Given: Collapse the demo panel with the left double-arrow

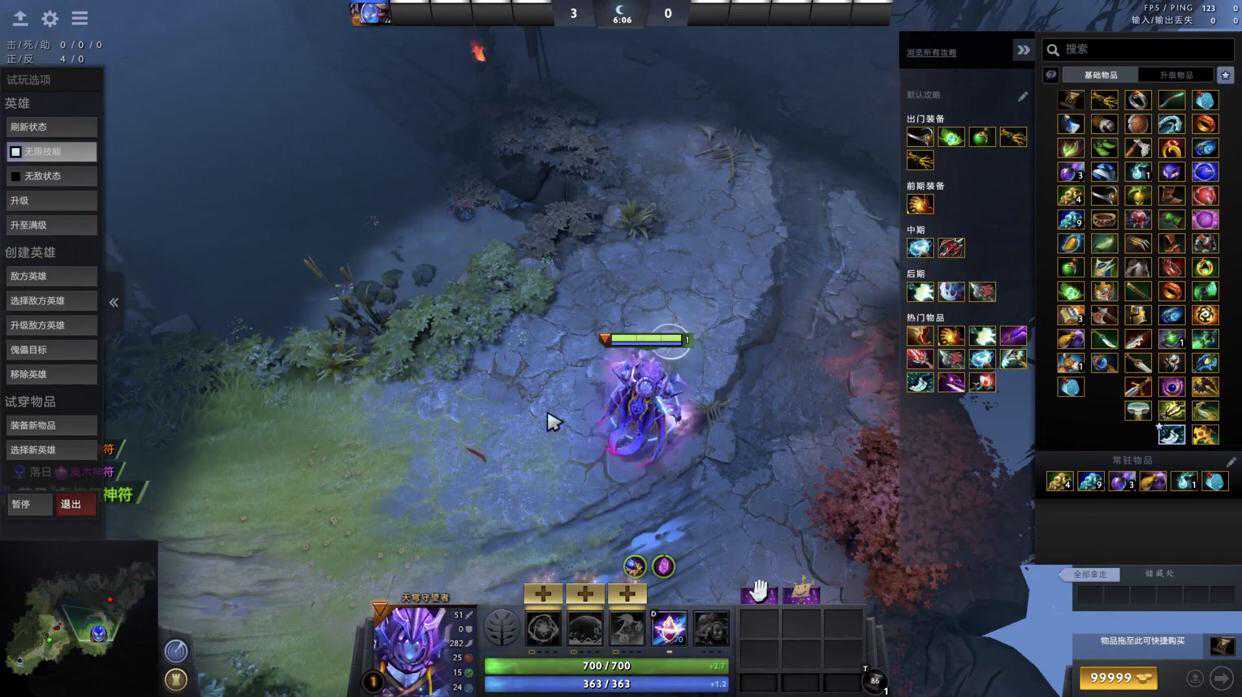Looking at the screenshot, I should [114, 301].
